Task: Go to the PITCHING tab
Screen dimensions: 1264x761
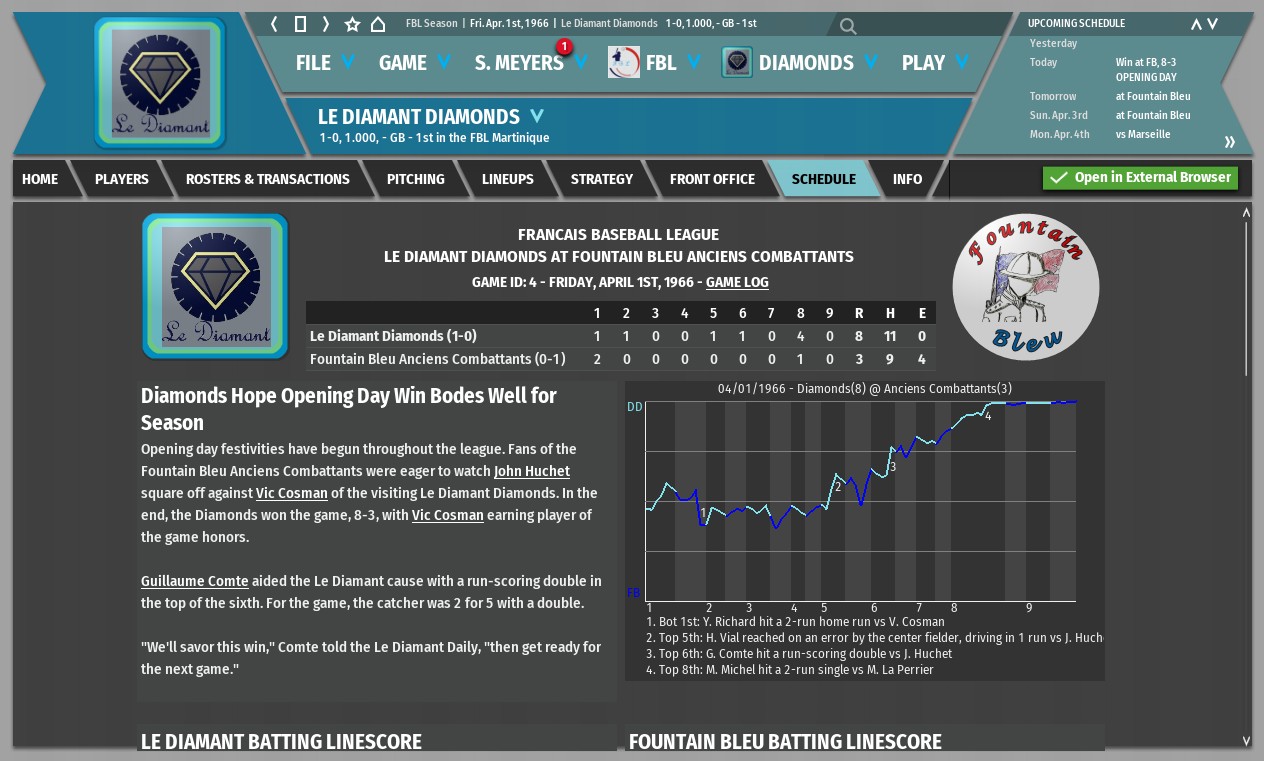Action: point(416,179)
